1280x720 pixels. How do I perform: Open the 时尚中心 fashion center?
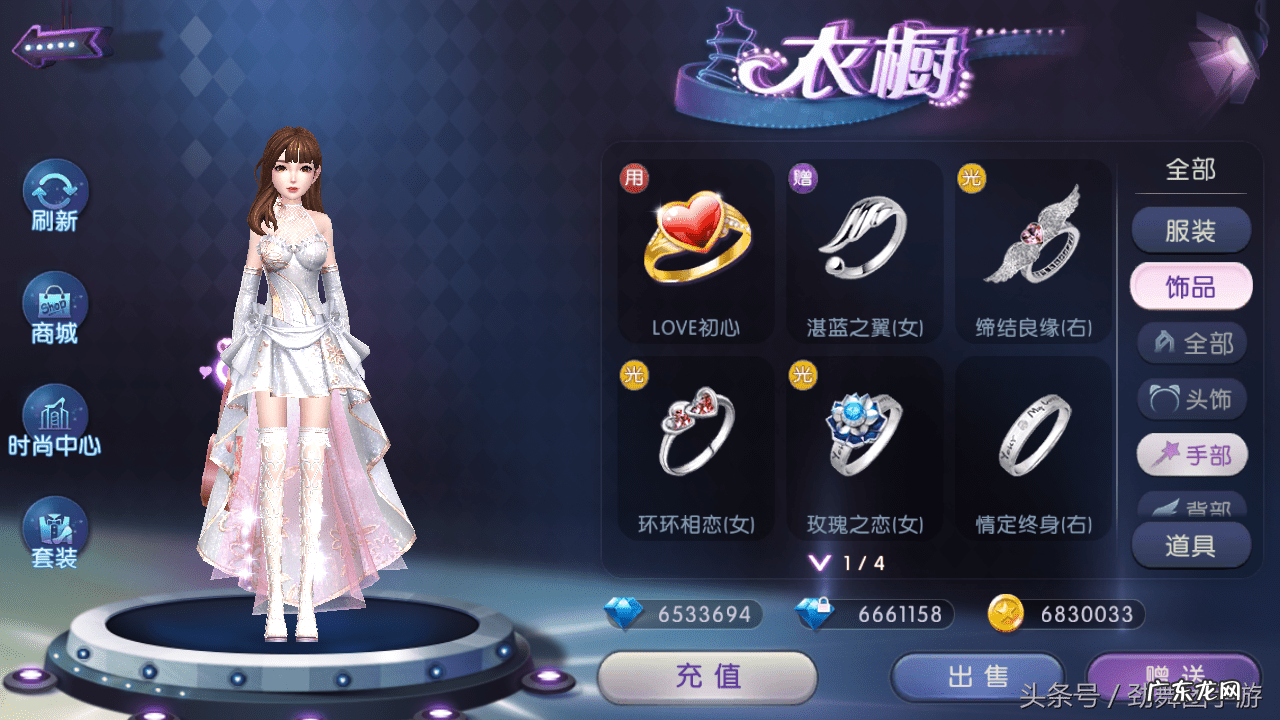click(55, 421)
